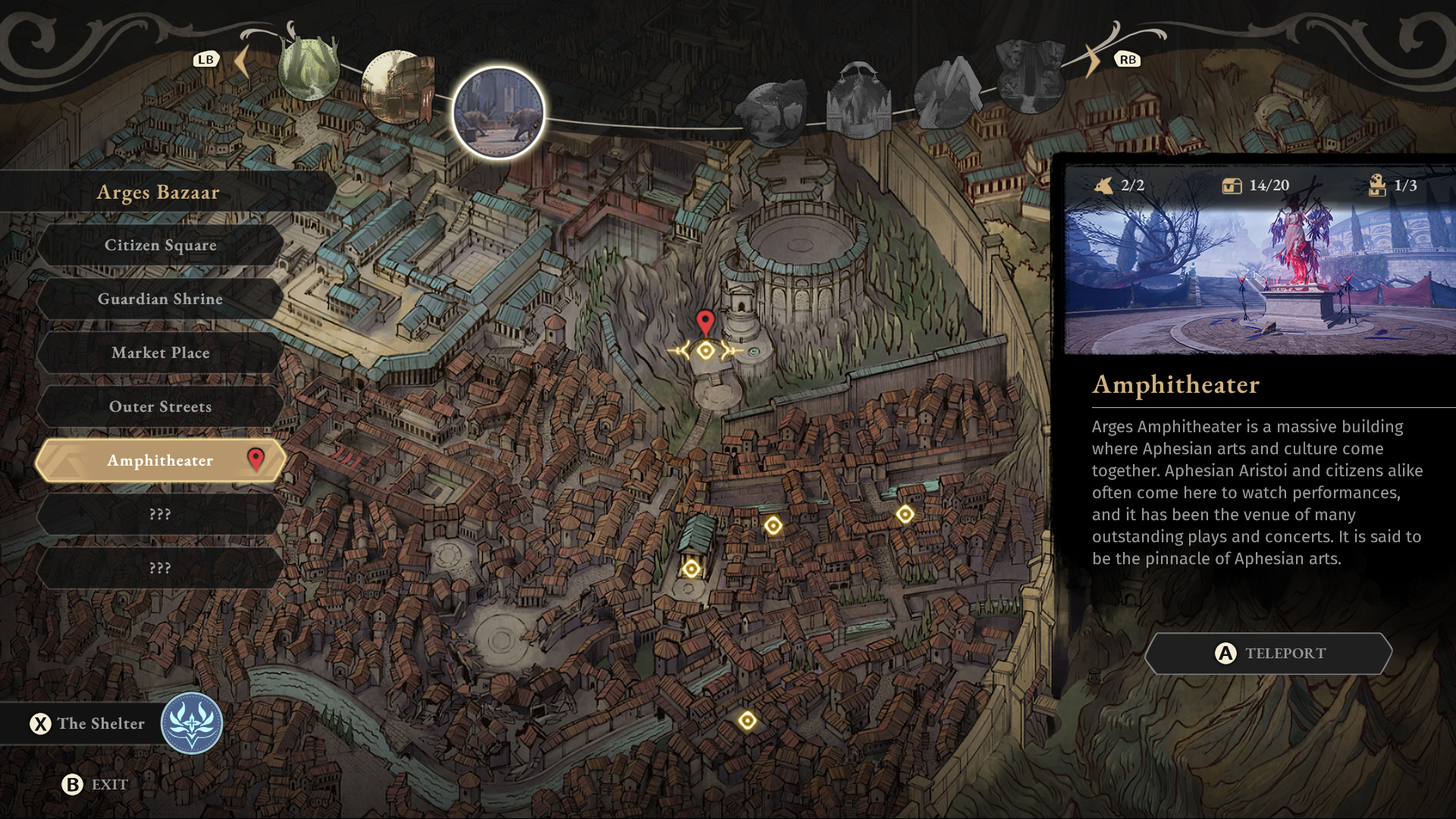Pick Outer Streets in the area list
This screenshot has width=1456, height=819.
coord(160,406)
